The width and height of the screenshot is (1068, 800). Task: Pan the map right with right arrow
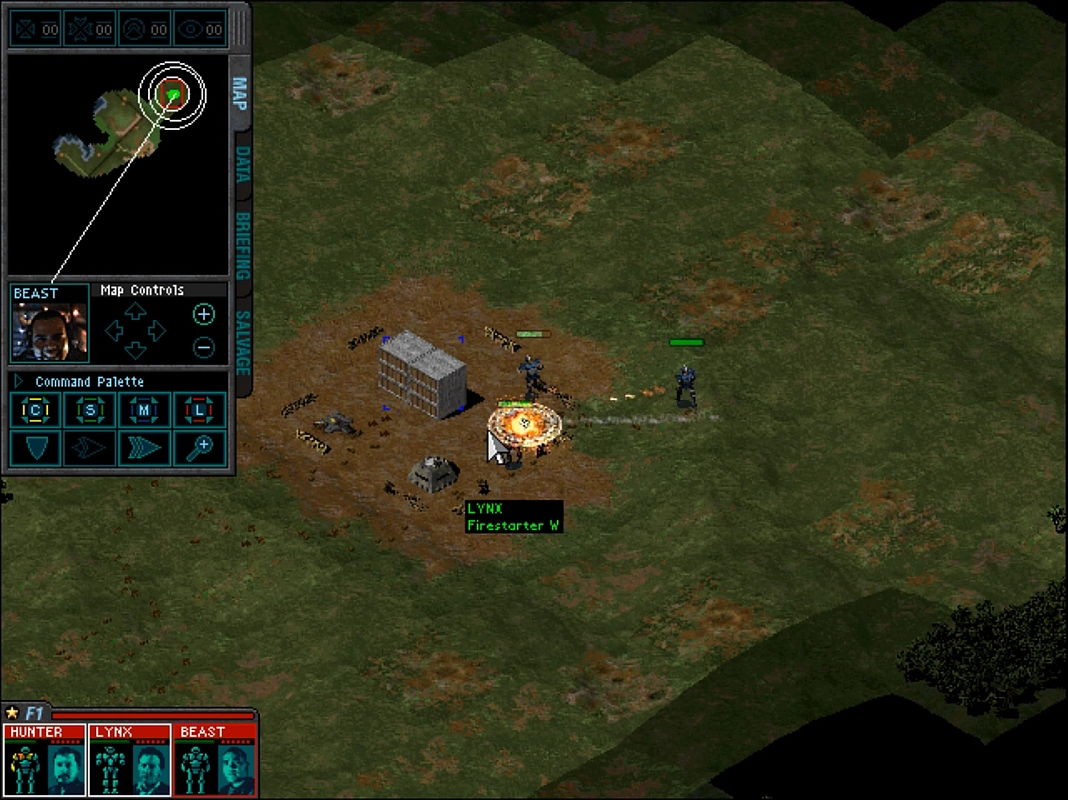click(158, 331)
